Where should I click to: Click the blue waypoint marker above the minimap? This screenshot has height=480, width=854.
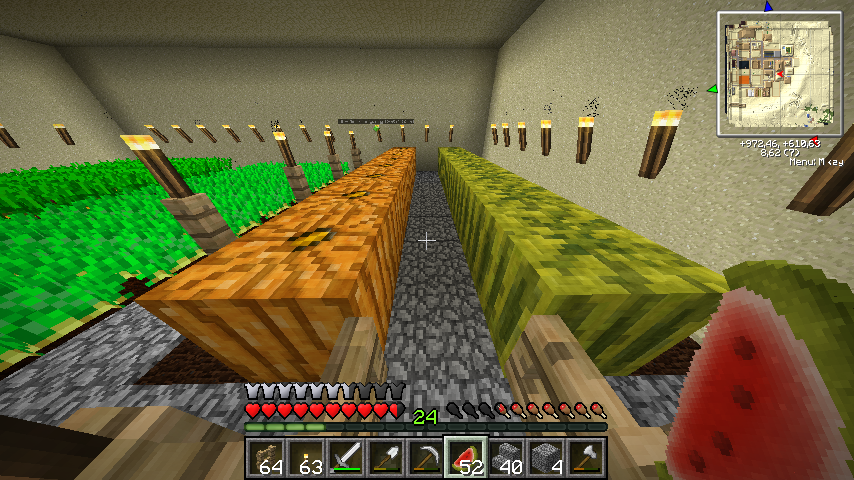[768, 6]
